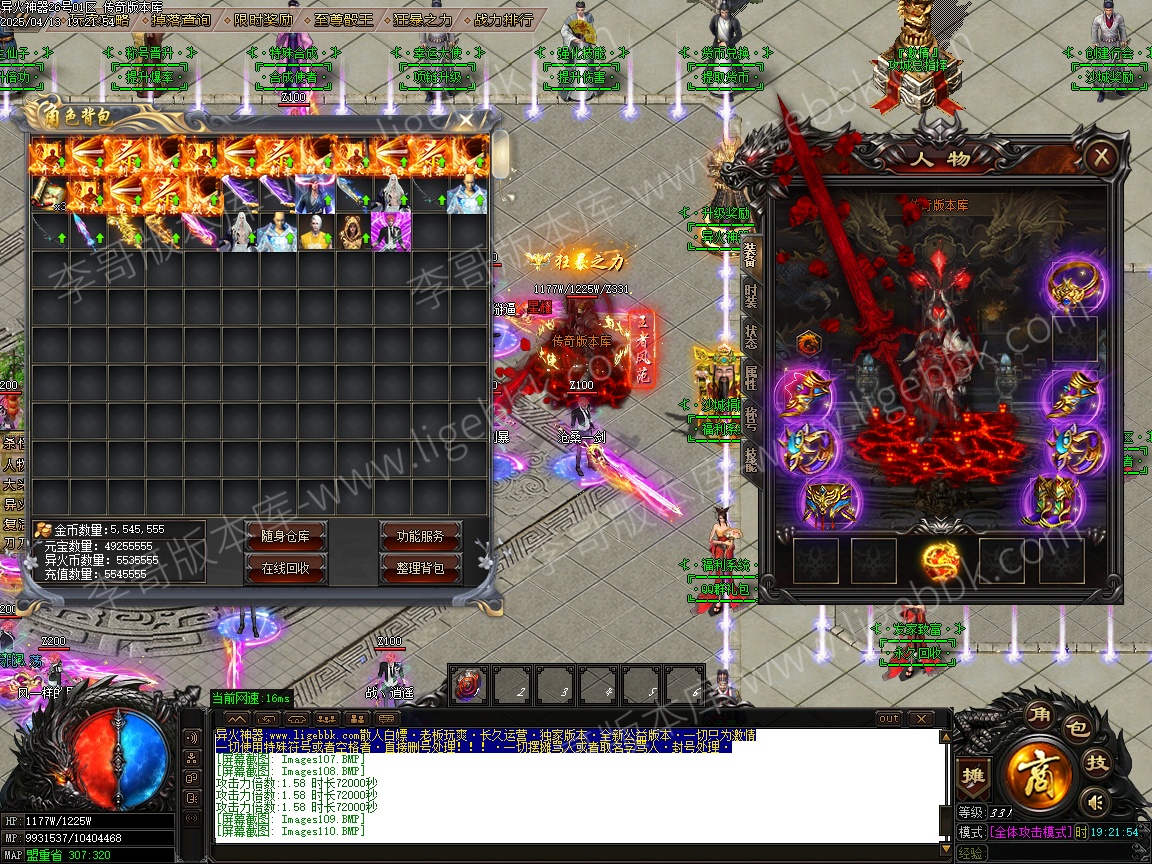Click the 功能服务 button
Viewport: 1152px width, 864px height.
tap(420, 537)
